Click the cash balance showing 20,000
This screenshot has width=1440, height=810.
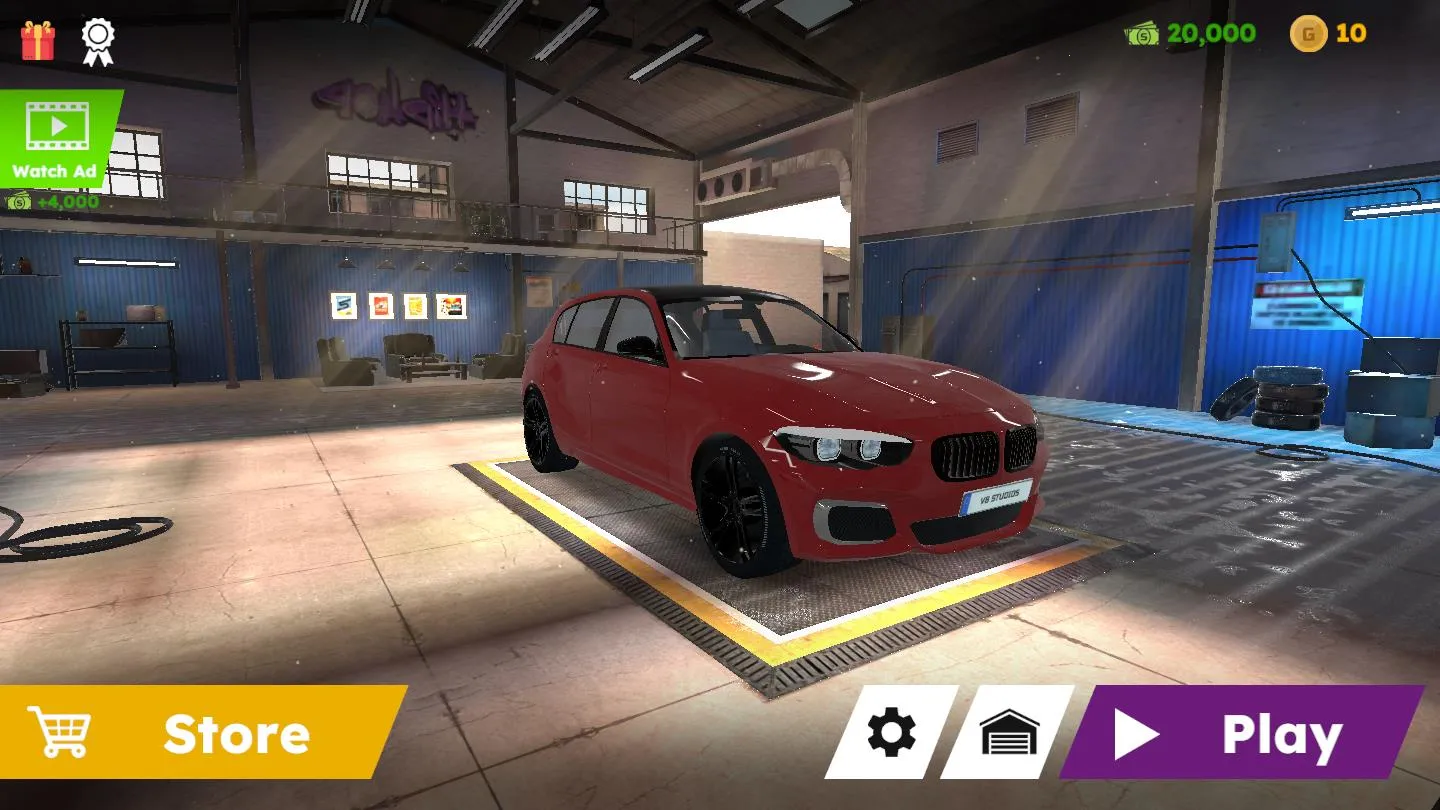pos(1209,35)
